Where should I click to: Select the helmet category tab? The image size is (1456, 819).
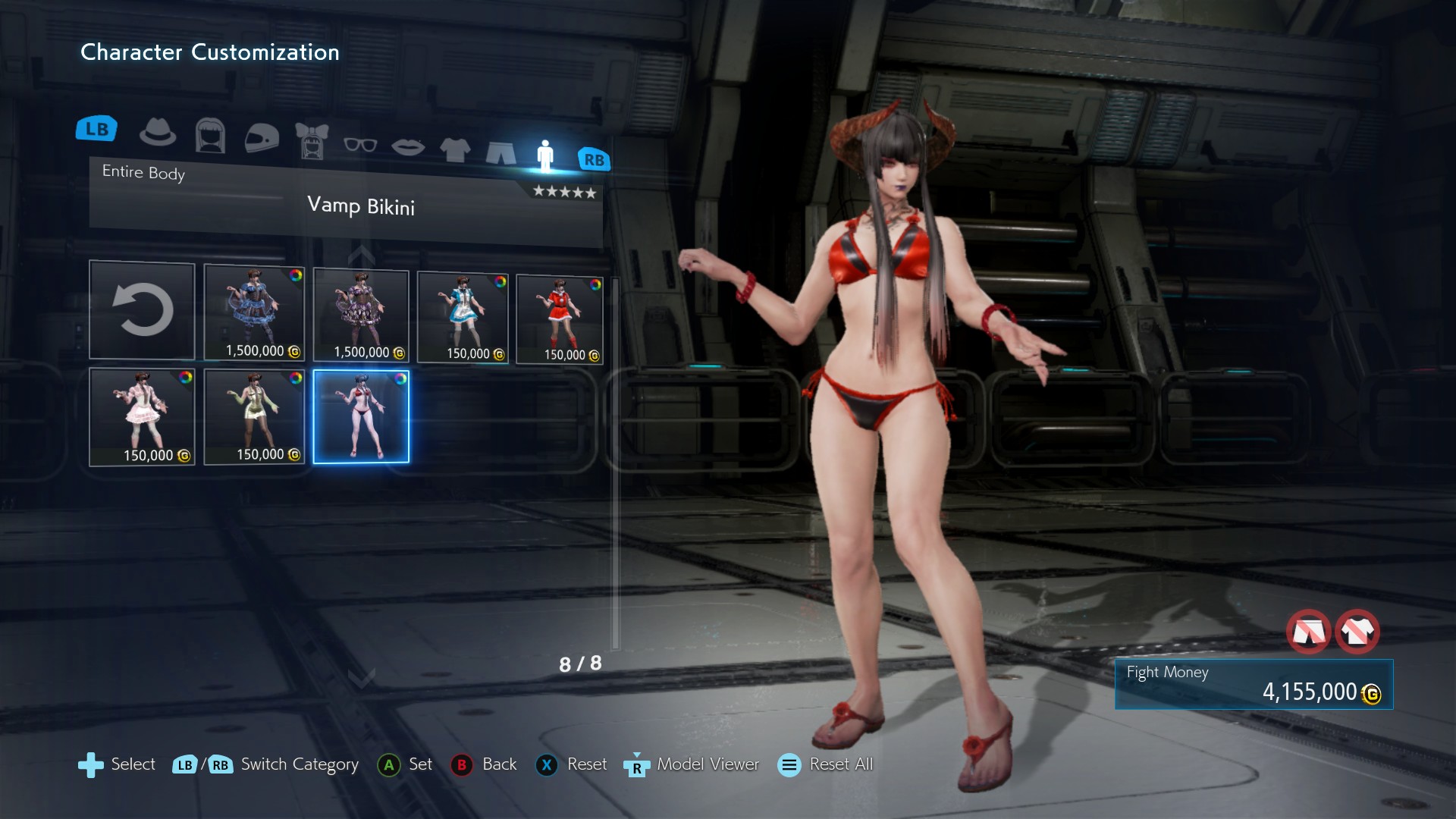(262, 139)
